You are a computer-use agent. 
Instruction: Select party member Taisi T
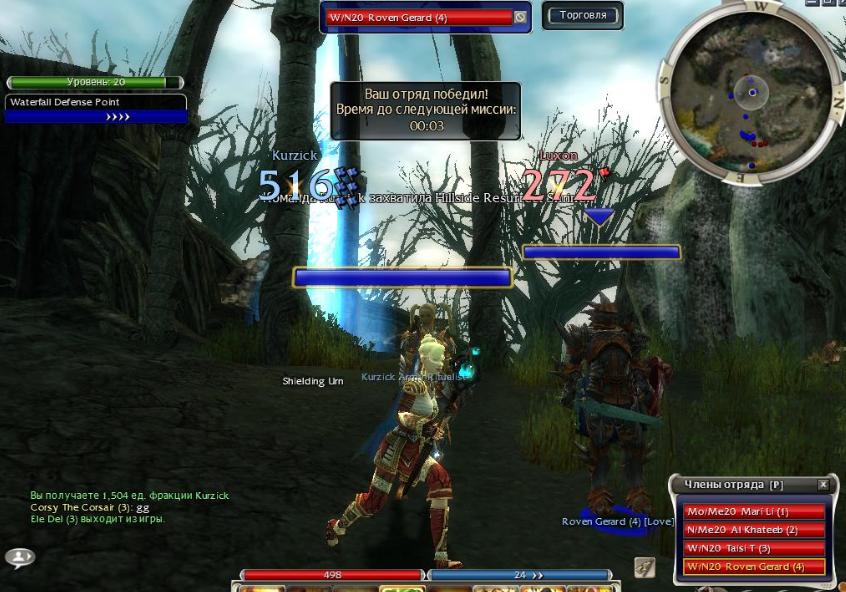click(x=754, y=548)
